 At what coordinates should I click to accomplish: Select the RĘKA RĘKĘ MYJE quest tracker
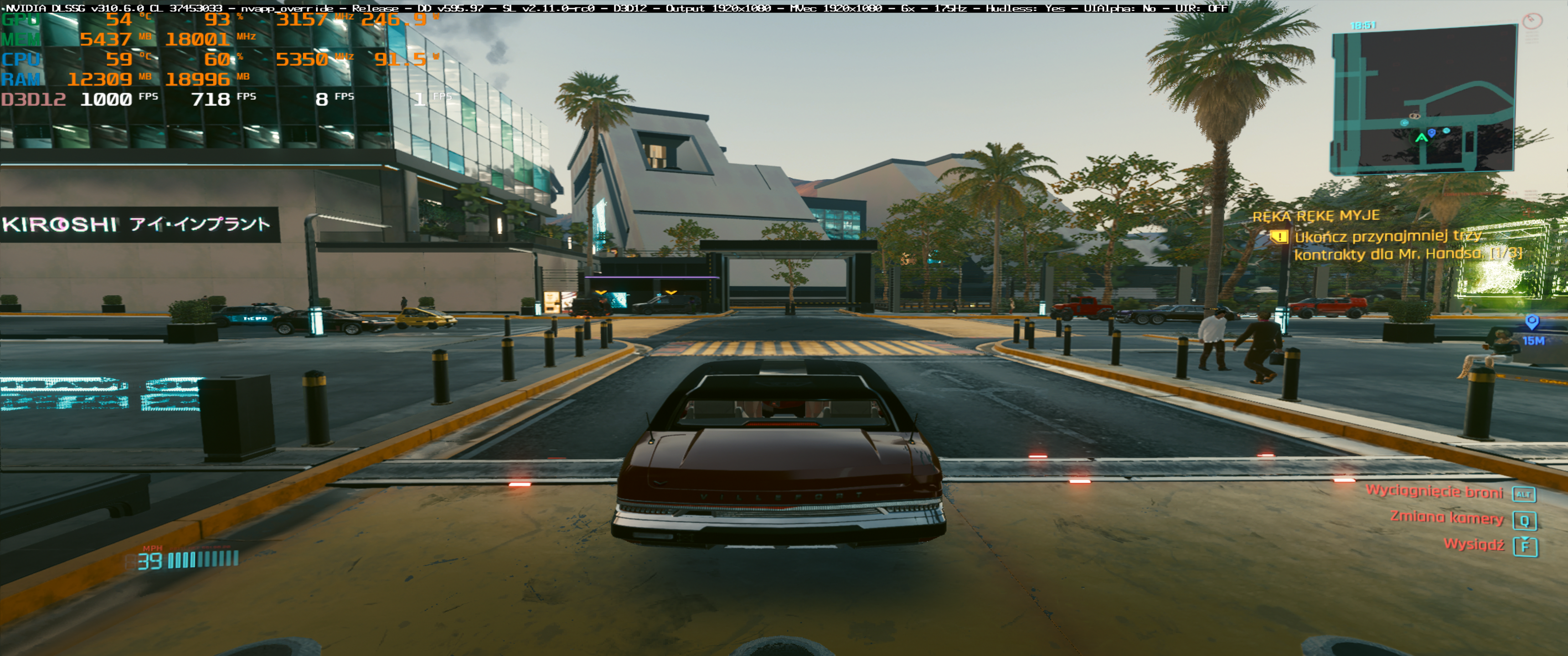pyautogui.click(x=1315, y=216)
